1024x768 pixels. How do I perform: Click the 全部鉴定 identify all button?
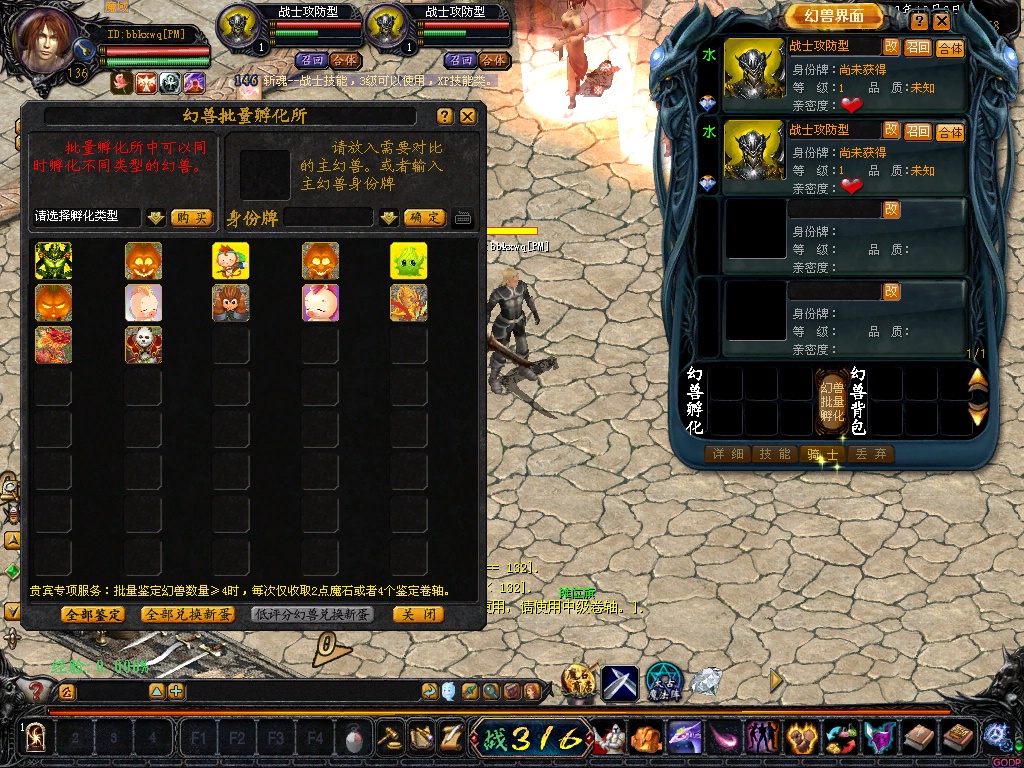[93, 614]
